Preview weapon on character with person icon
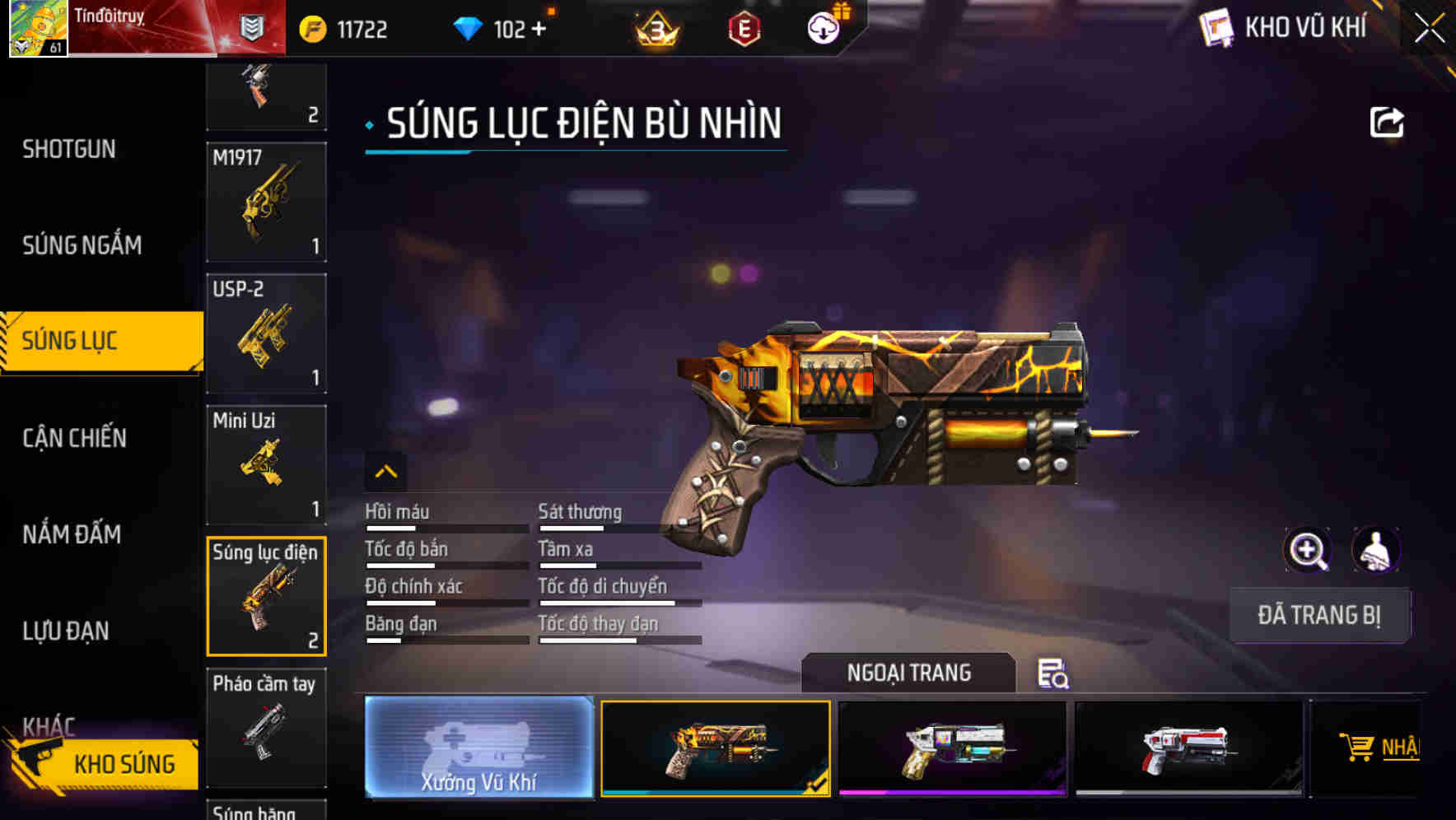Viewport: 1456px width, 820px height. [1377, 550]
